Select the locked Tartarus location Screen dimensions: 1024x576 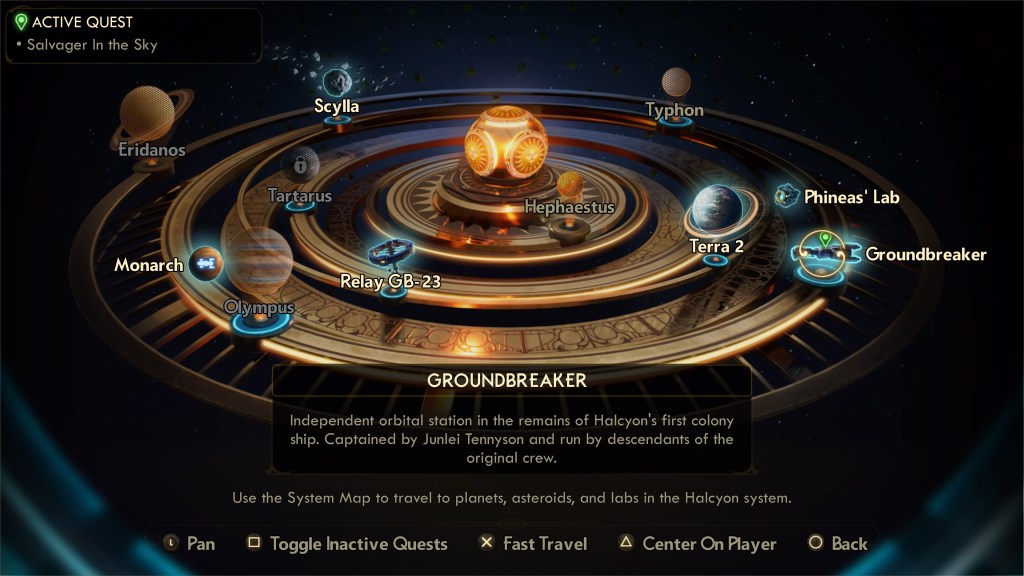(x=299, y=165)
